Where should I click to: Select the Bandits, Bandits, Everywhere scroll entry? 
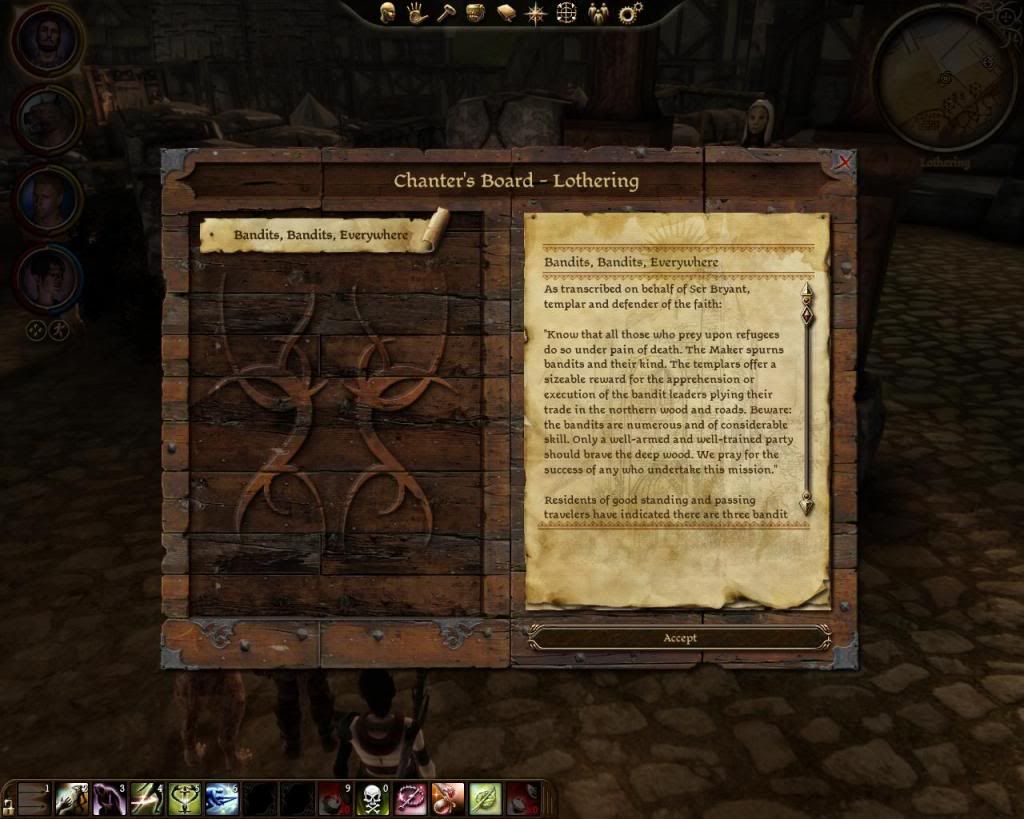(320, 235)
